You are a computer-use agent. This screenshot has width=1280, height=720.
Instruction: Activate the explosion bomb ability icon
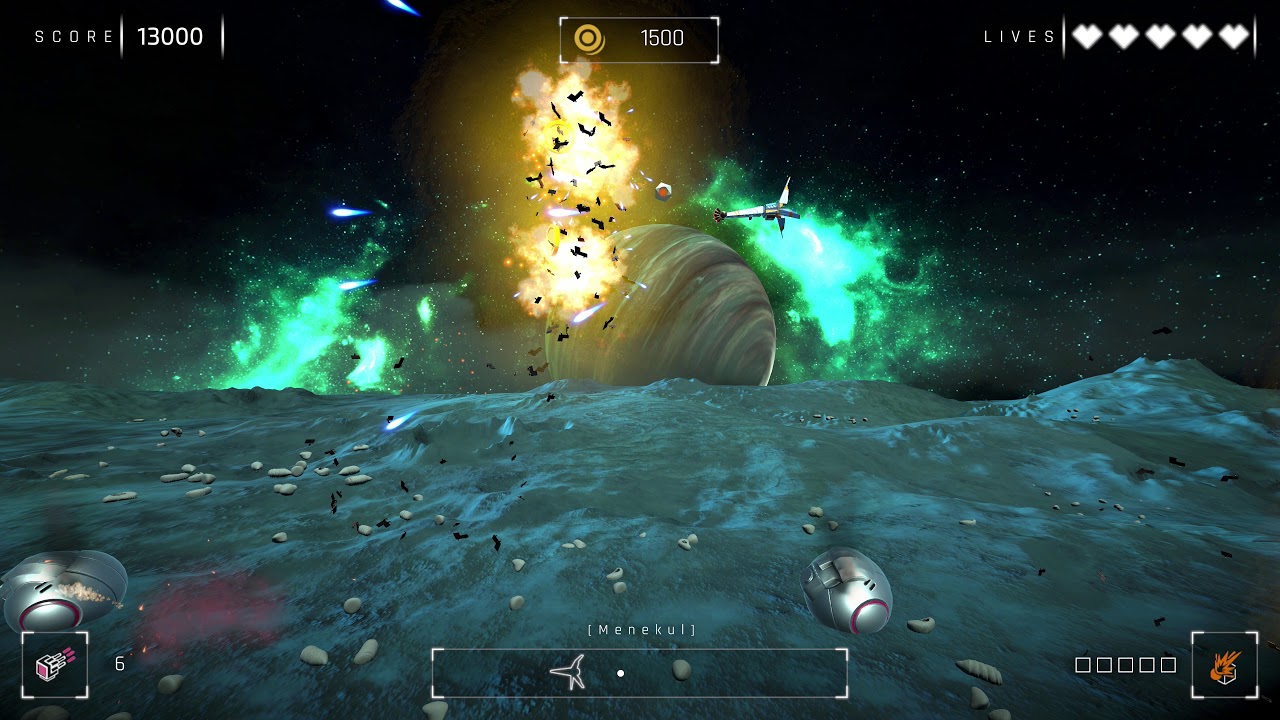pyautogui.click(x=1224, y=665)
